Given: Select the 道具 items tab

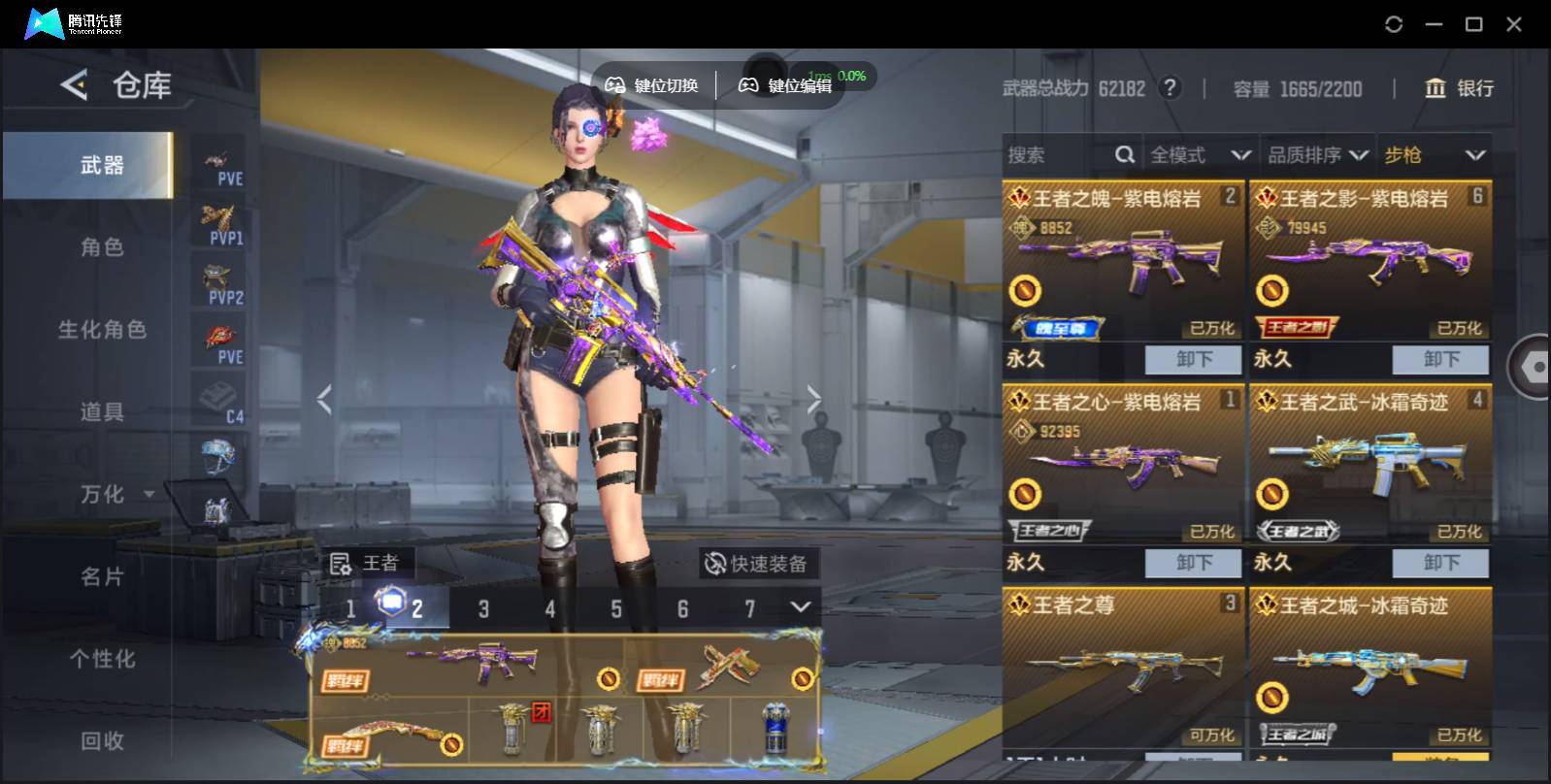Looking at the screenshot, I should pyautogui.click(x=102, y=412).
